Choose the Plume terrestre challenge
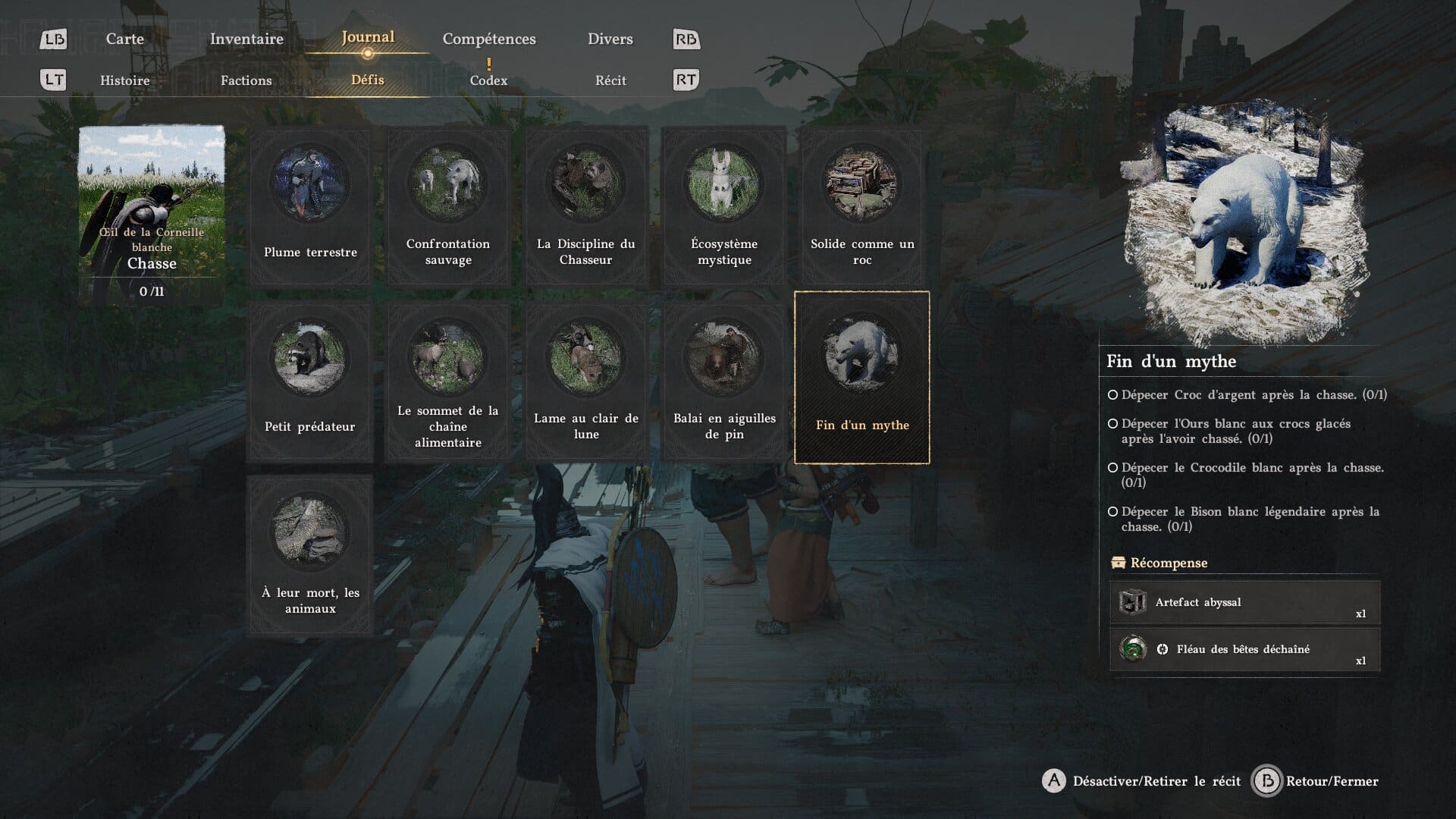 [310, 206]
